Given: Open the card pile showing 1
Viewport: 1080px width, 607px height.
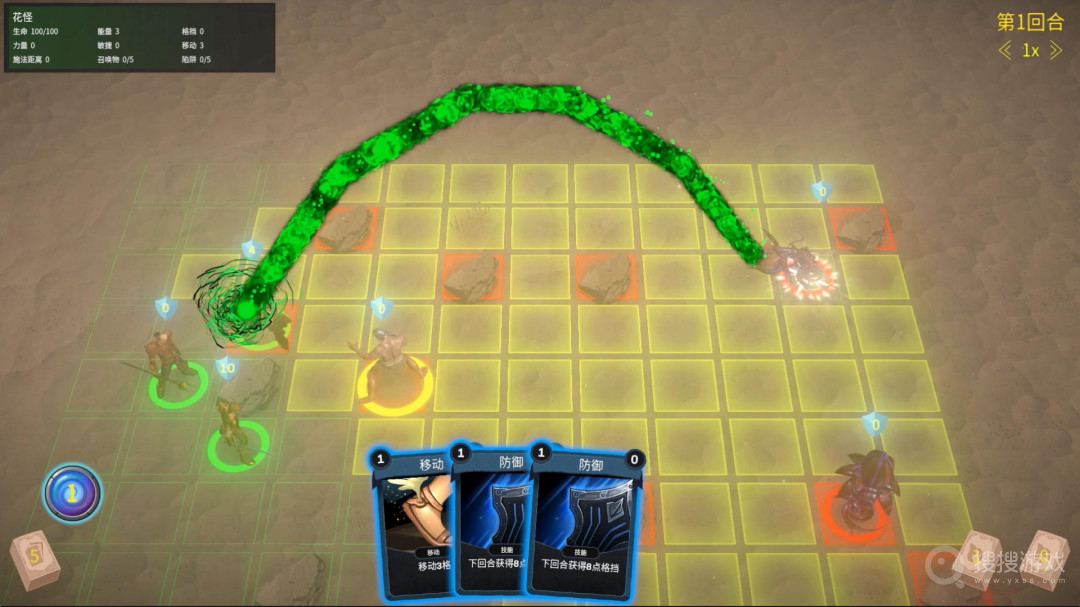Looking at the screenshot, I should [976, 560].
